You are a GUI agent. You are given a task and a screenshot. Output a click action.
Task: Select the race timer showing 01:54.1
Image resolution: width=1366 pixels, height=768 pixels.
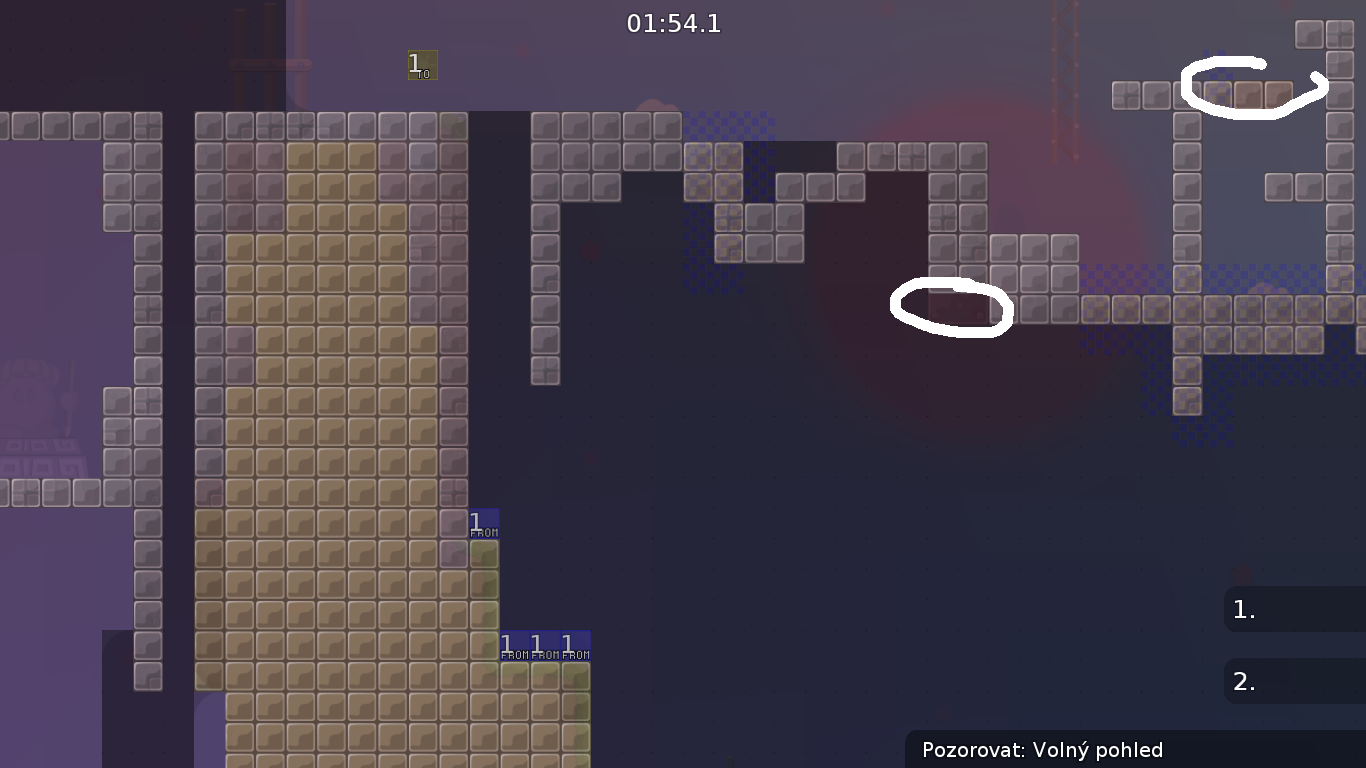click(x=674, y=24)
